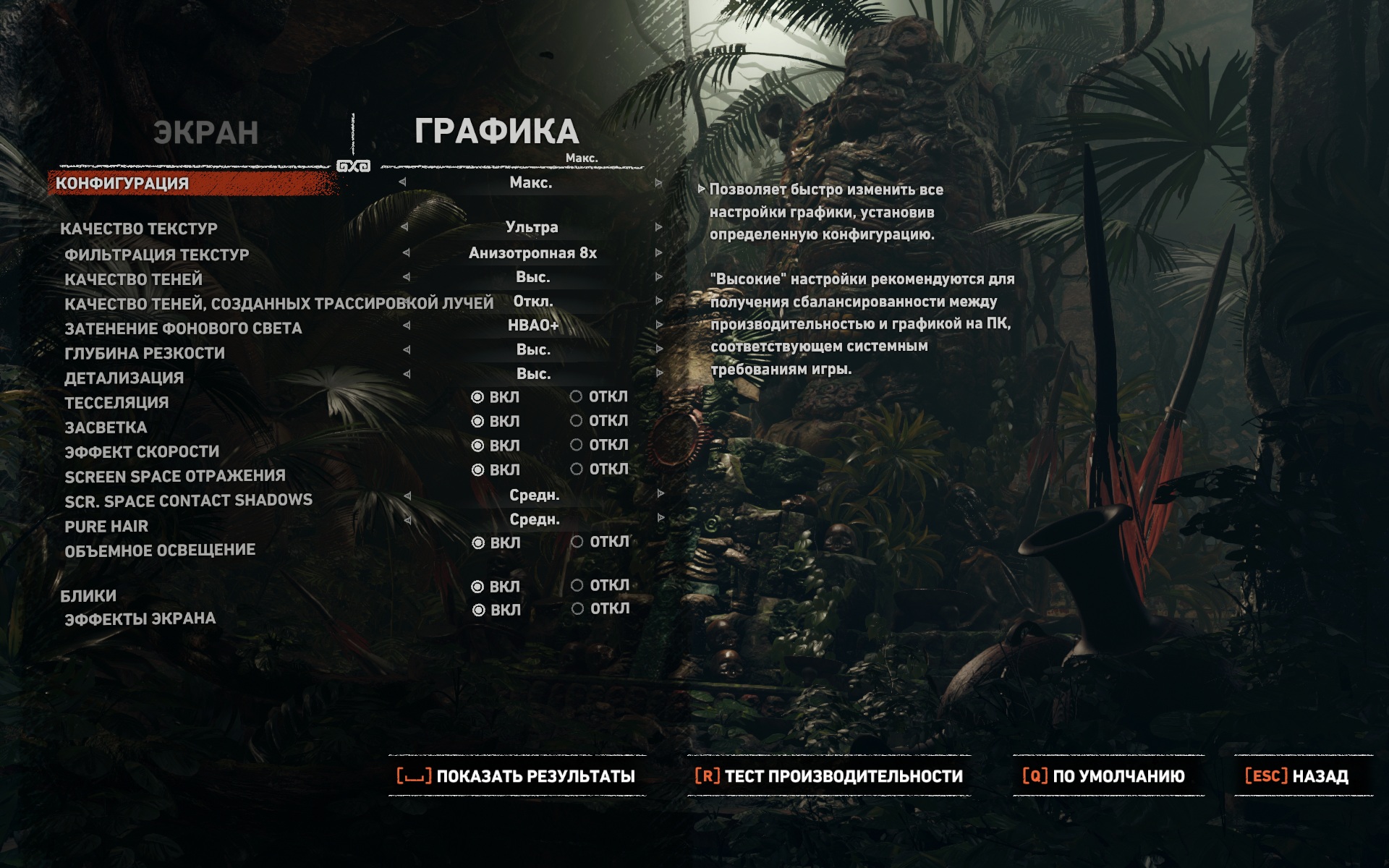This screenshot has height=868, width=1389.
Task: Set Тесселяция to ОТКЛ
Action: [577, 396]
